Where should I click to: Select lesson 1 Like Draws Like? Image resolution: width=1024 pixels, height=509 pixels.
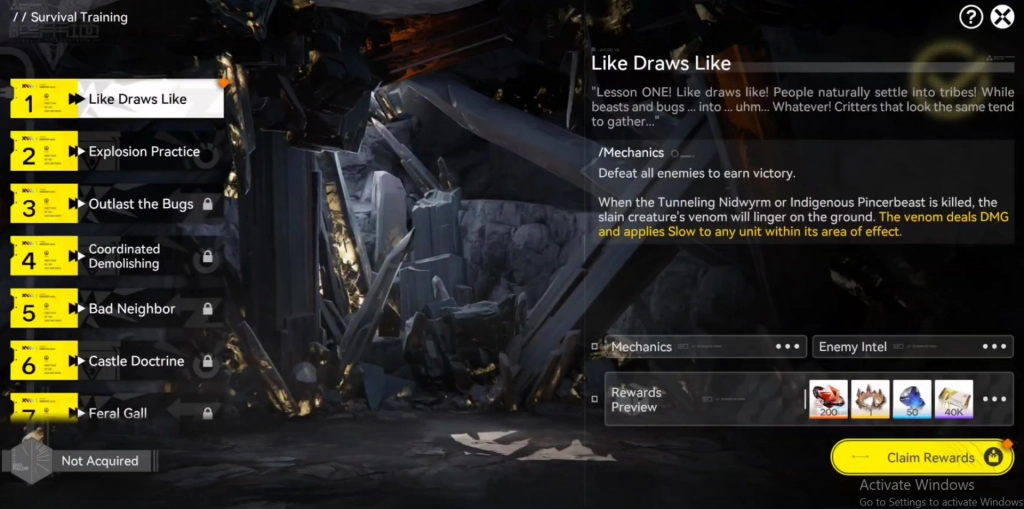(x=137, y=99)
